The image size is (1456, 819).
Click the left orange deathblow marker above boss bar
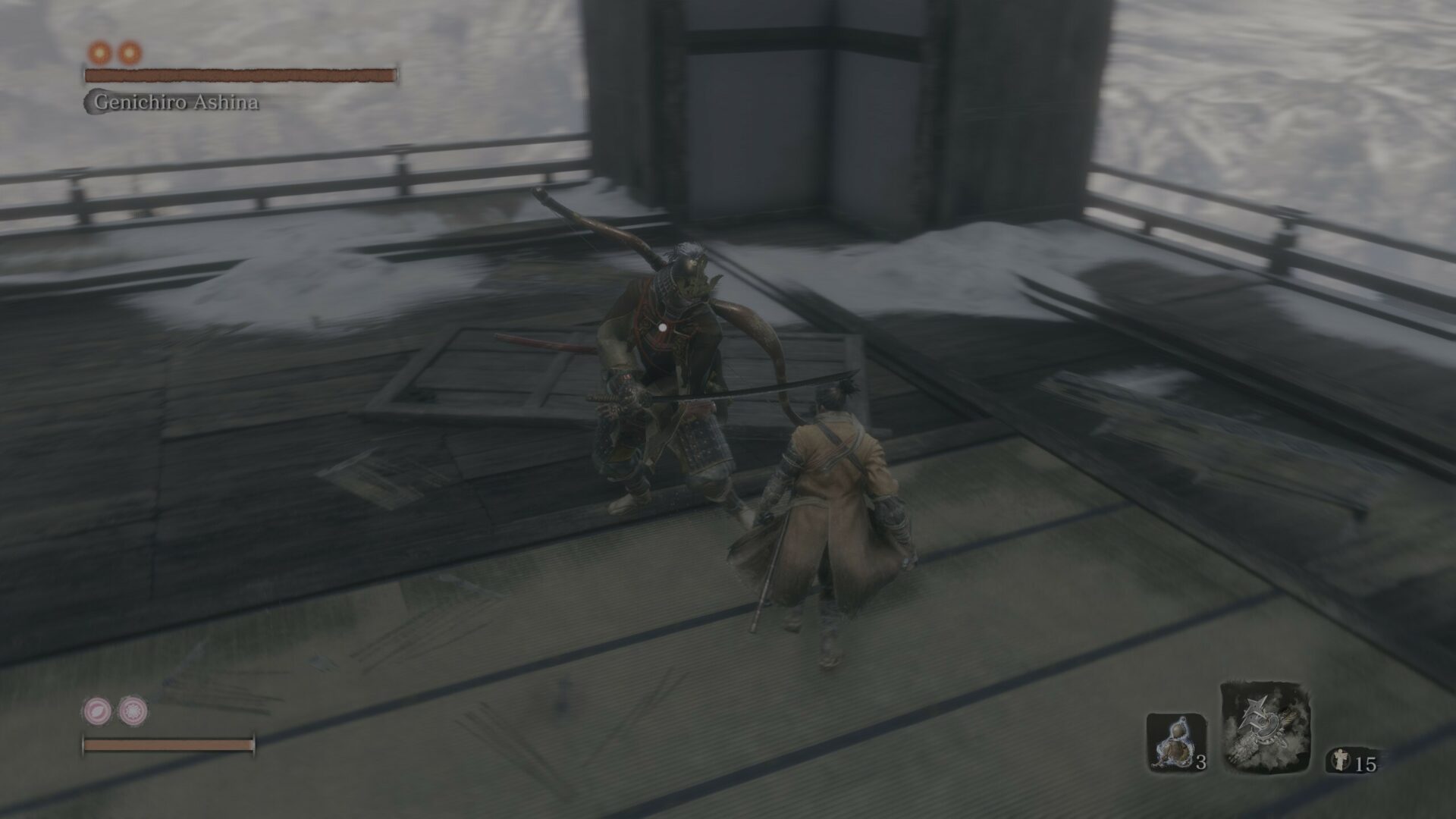tap(99, 54)
